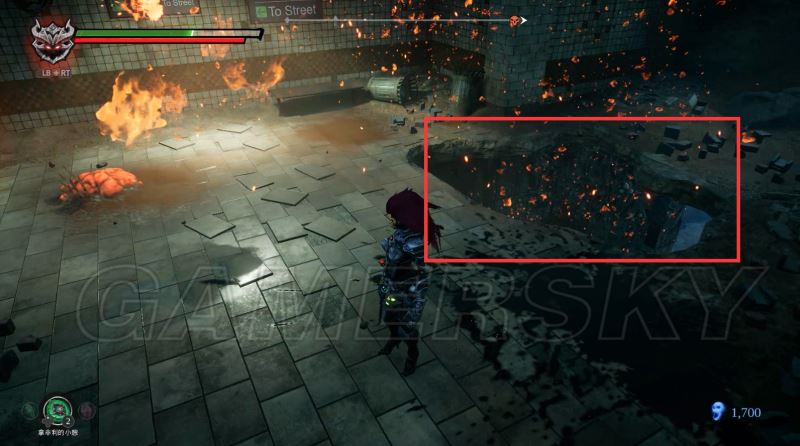Click the skull marker on the compass
The image size is (800, 446).
click(x=515, y=20)
